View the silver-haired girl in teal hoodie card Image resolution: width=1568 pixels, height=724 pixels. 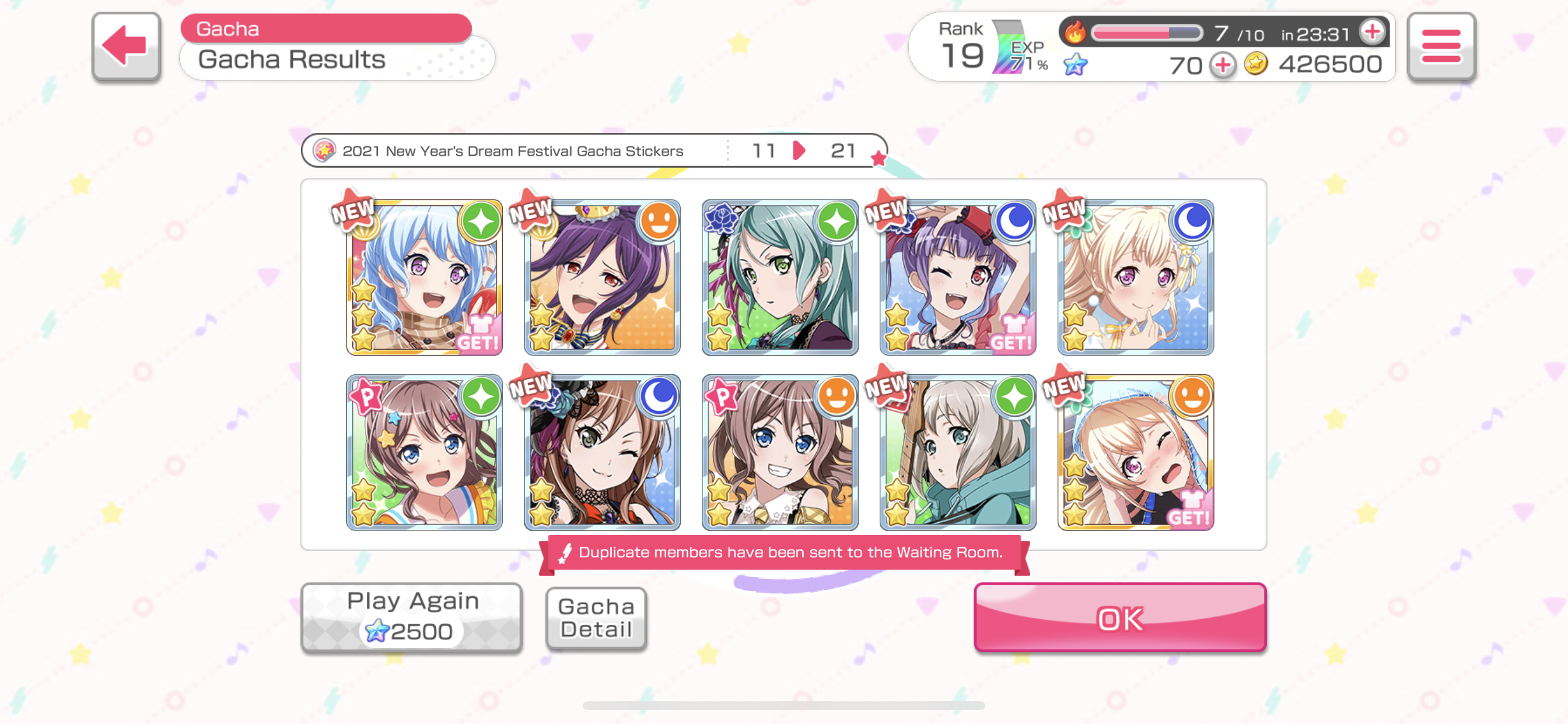click(957, 453)
